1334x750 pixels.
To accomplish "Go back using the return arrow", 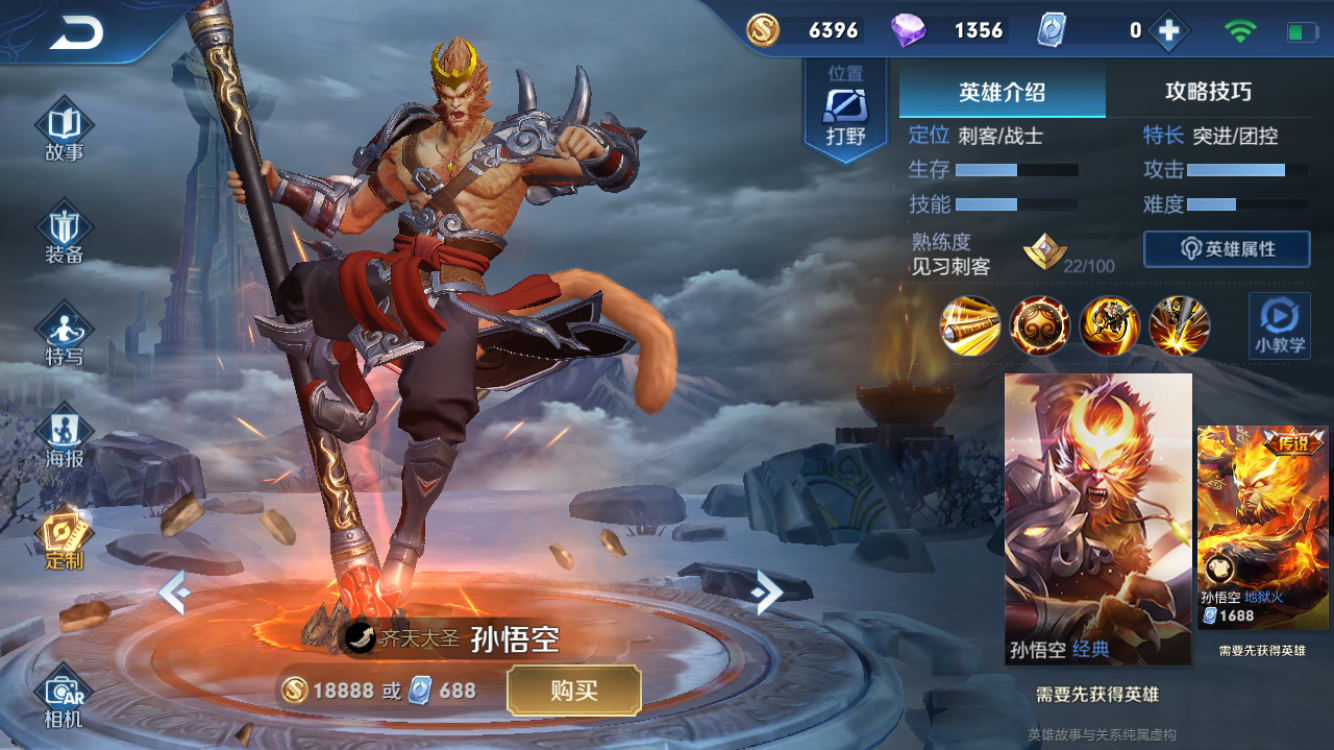I will tap(76, 33).
